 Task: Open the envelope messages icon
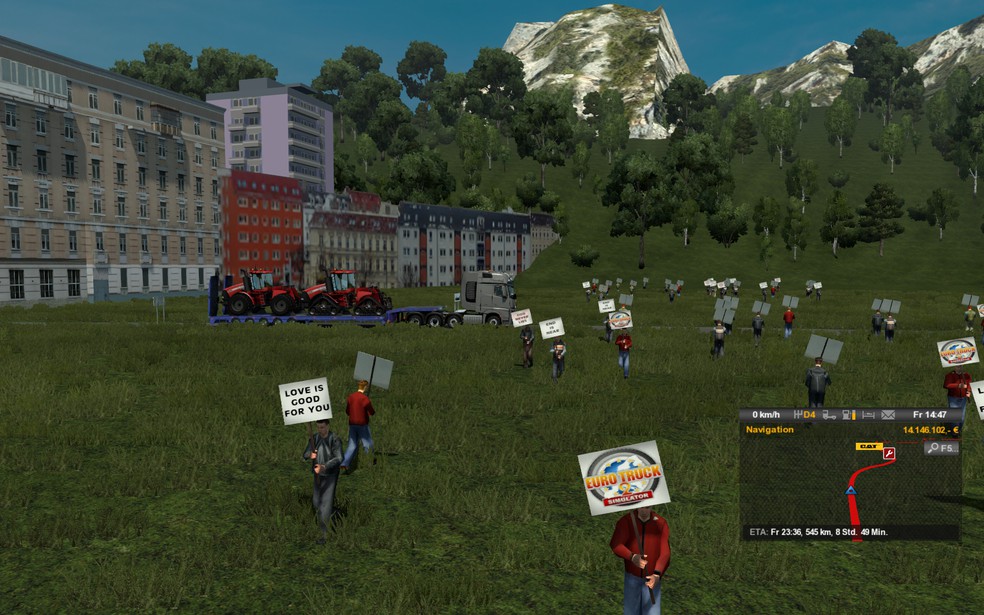(x=886, y=415)
